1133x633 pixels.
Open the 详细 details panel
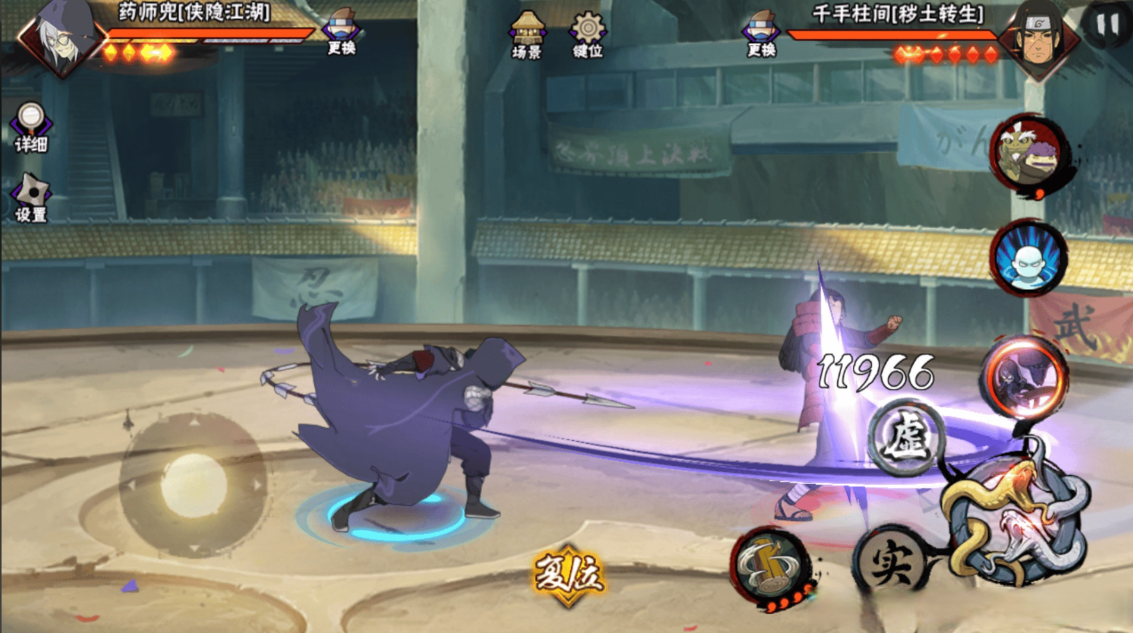(31, 127)
